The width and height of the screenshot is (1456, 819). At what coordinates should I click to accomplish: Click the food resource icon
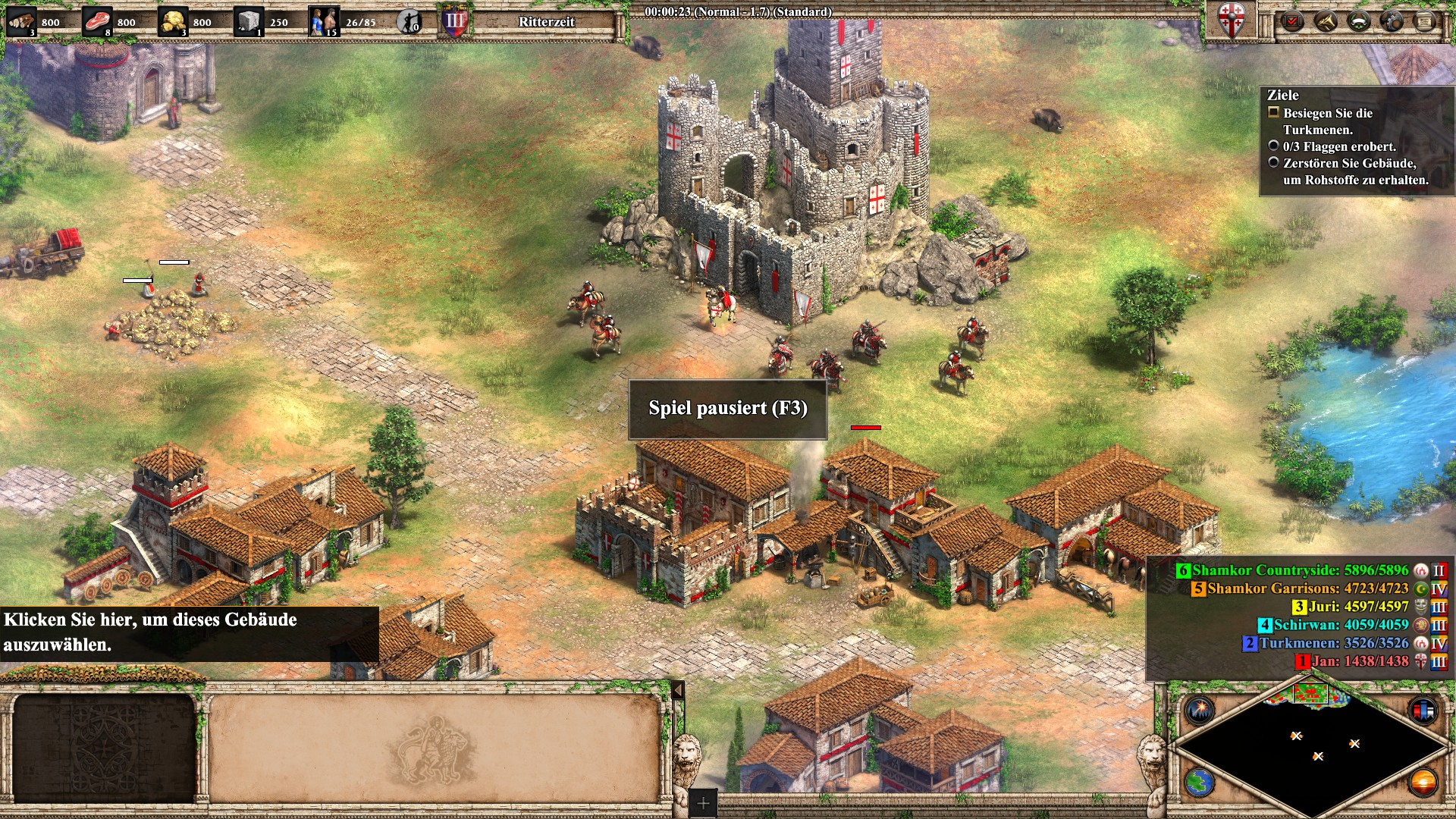[x=96, y=21]
